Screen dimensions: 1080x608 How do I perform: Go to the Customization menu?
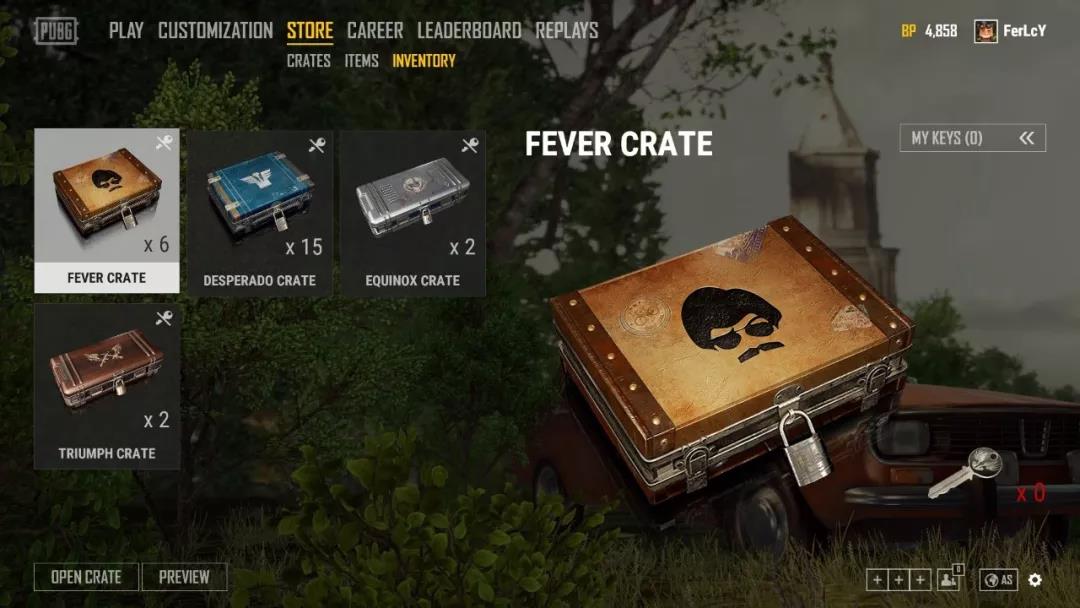pyautogui.click(x=215, y=31)
